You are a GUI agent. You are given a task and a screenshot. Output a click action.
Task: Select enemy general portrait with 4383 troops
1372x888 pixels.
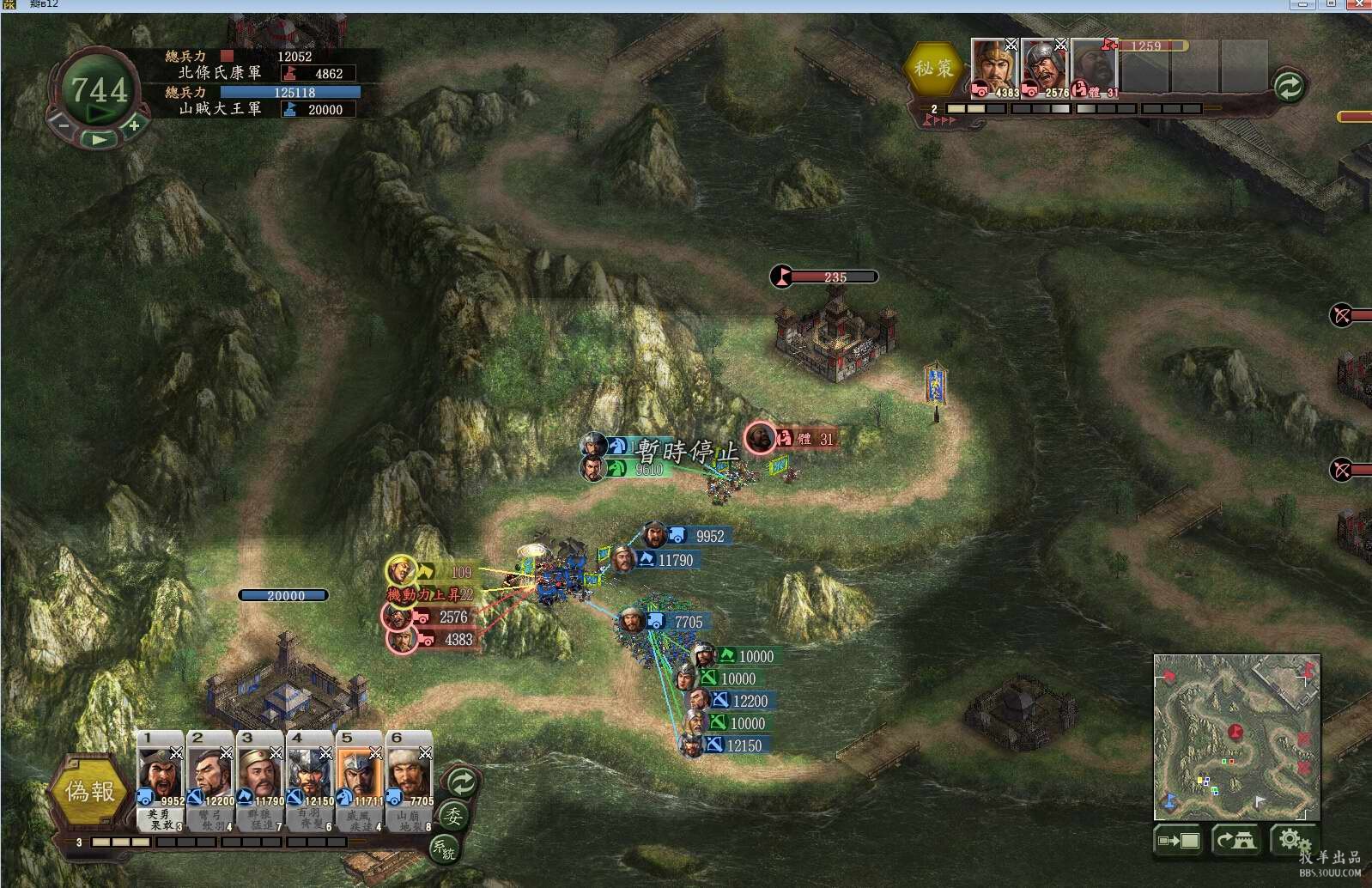994,66
